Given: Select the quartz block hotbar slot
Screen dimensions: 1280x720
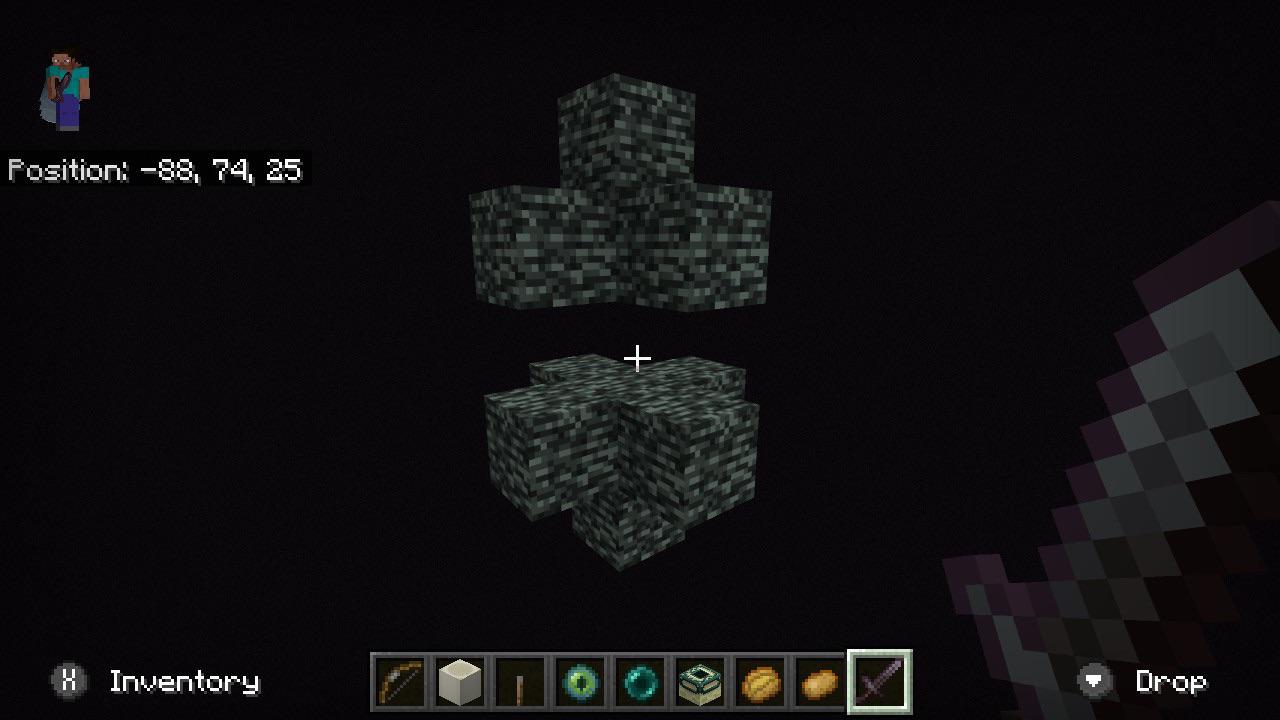Looking at the screenshot, I should pyautogui.click(x=459, y=681).
